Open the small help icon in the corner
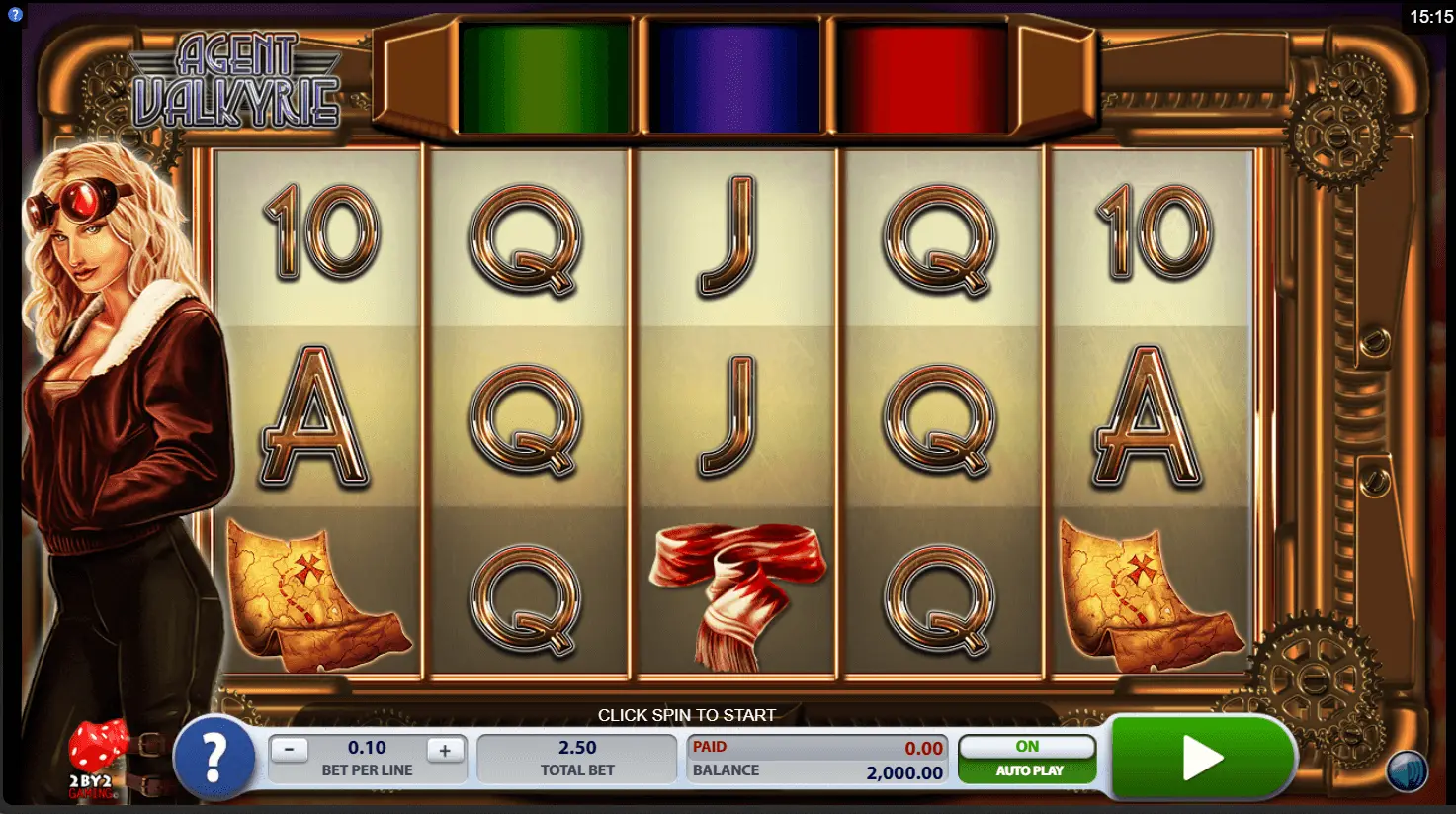This screenshot has width=1456, height=814. click(15, 15)
